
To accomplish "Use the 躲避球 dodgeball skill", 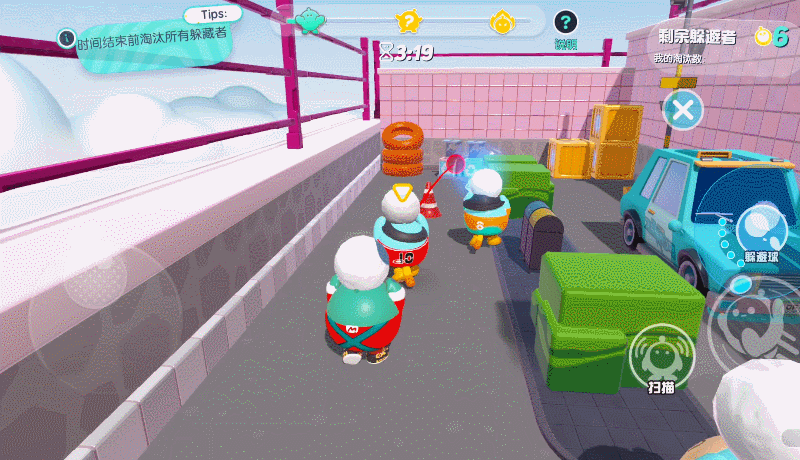I will [761, 229].
